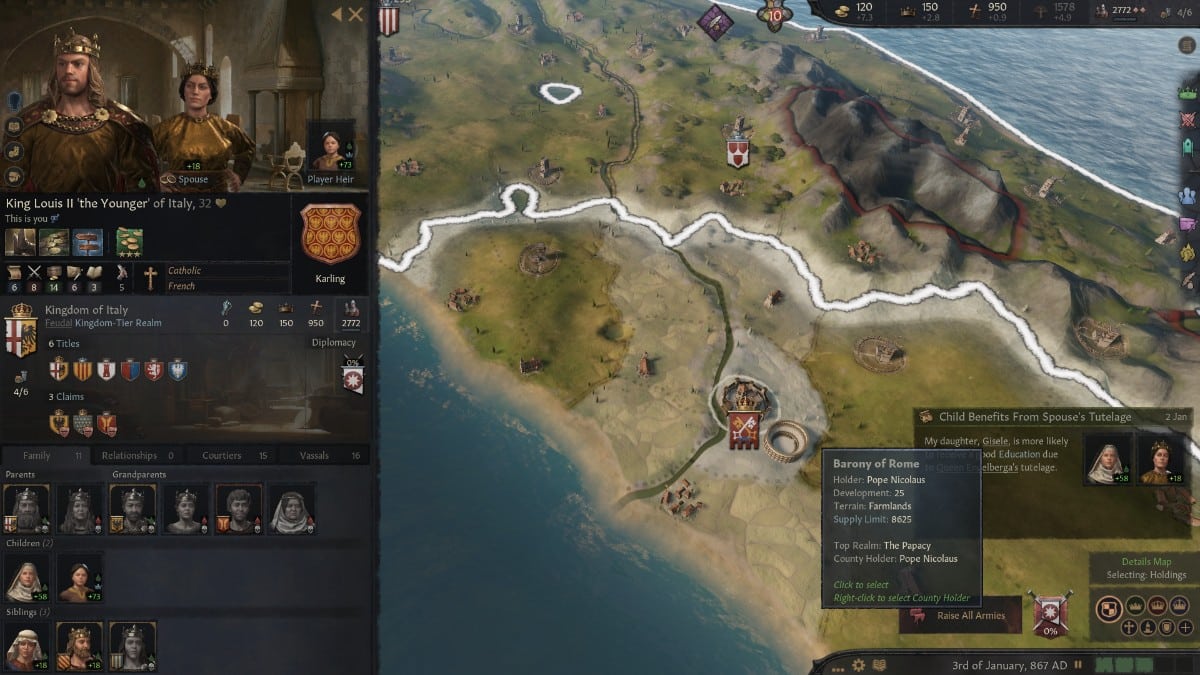Pause the game next to the date
This screenshot has height=675, width=1200.
coord(1078,664)
